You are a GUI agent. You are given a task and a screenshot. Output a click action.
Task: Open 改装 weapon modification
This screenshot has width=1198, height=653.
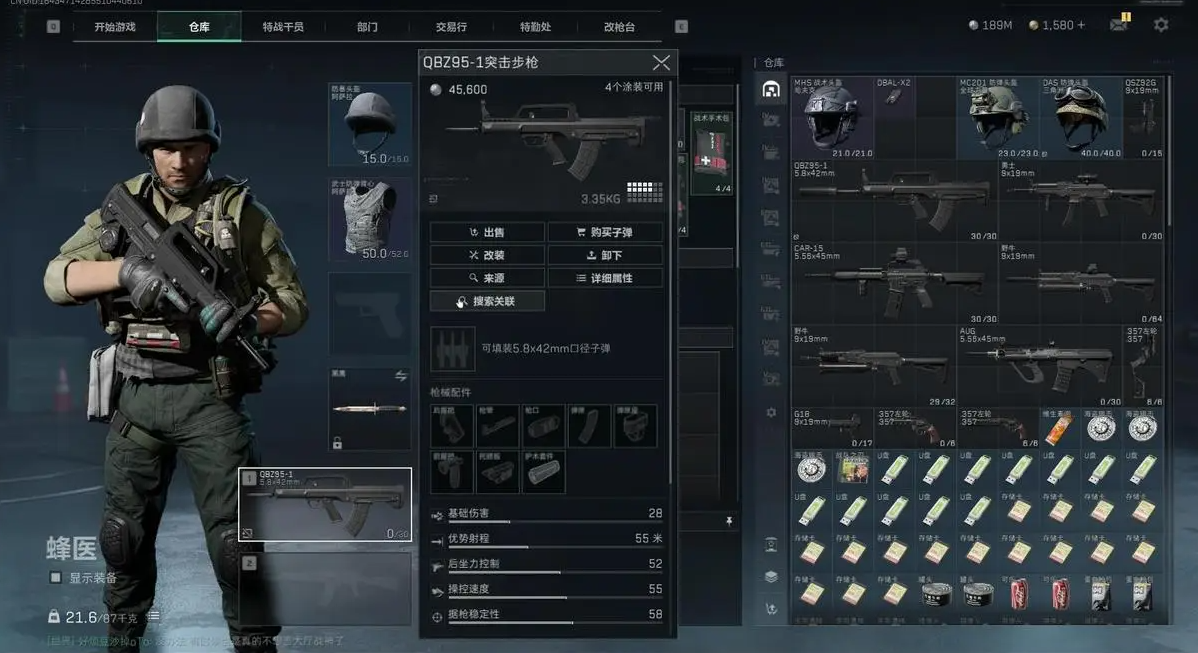[x=487, y=255]
